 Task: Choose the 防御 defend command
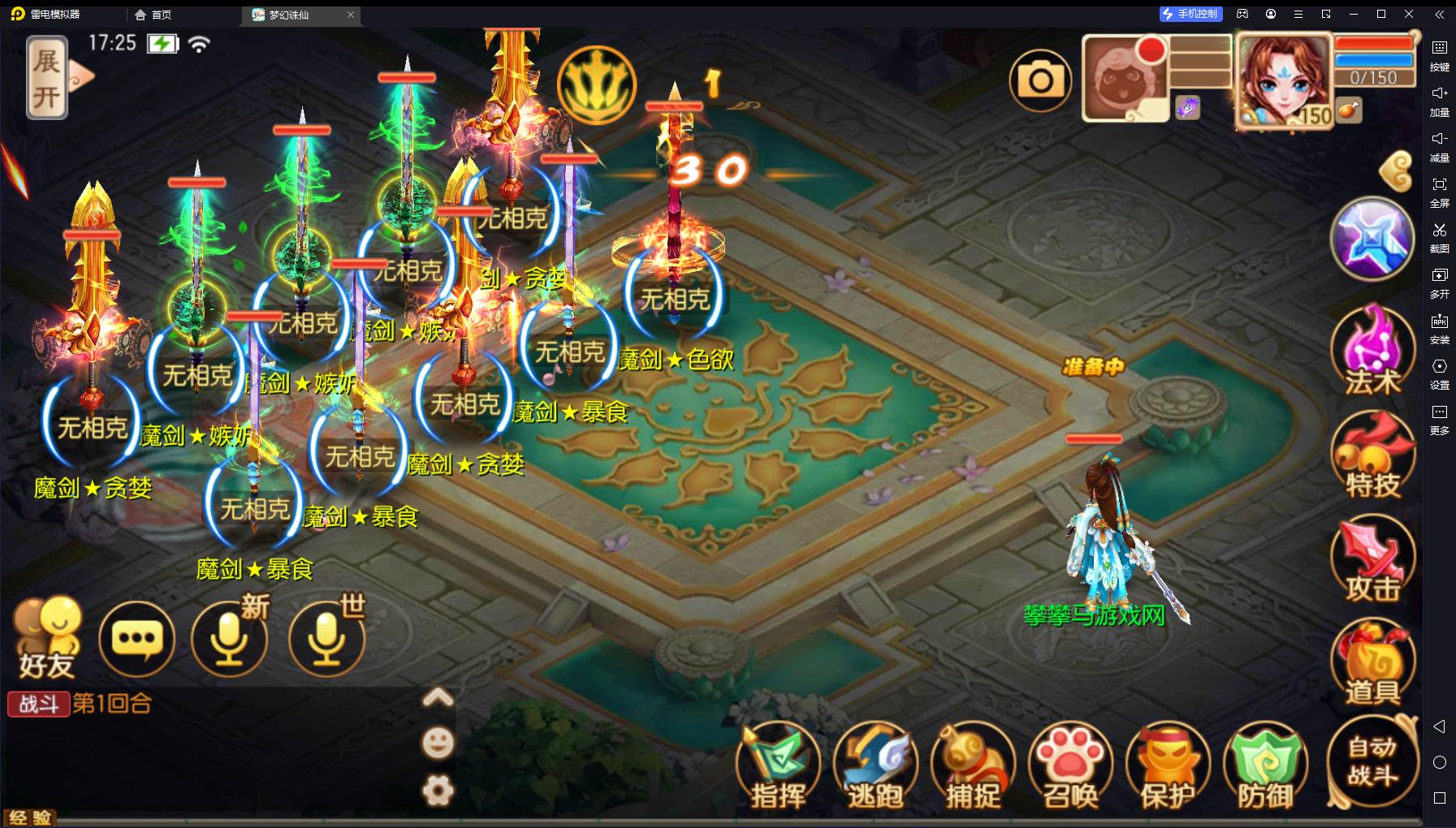pos(1265,767)
